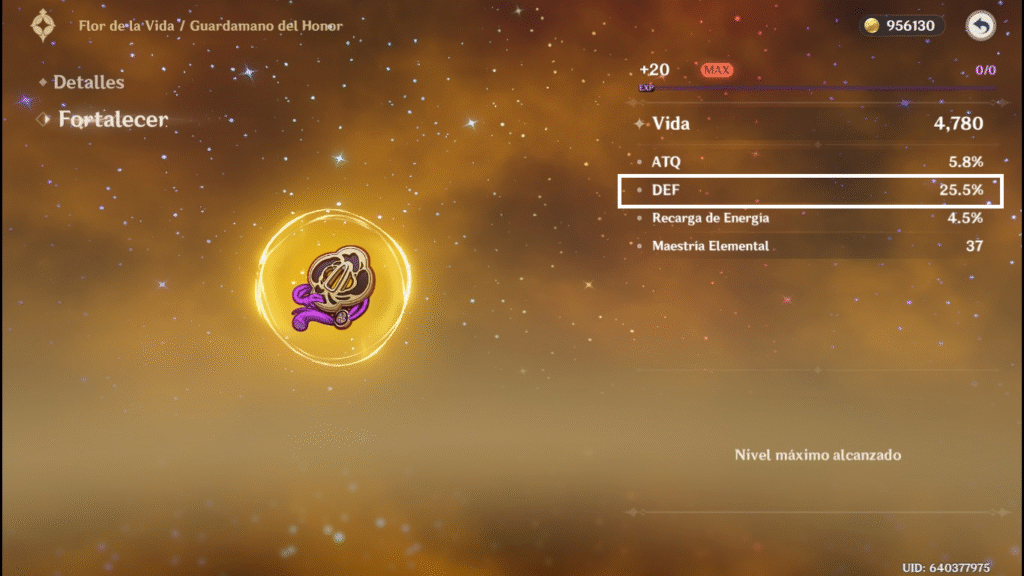The height and width of the screenshot is (576, 1024).
Task: Click the Flor de la Vida artifact icon
Action: [x=333, y=287]
